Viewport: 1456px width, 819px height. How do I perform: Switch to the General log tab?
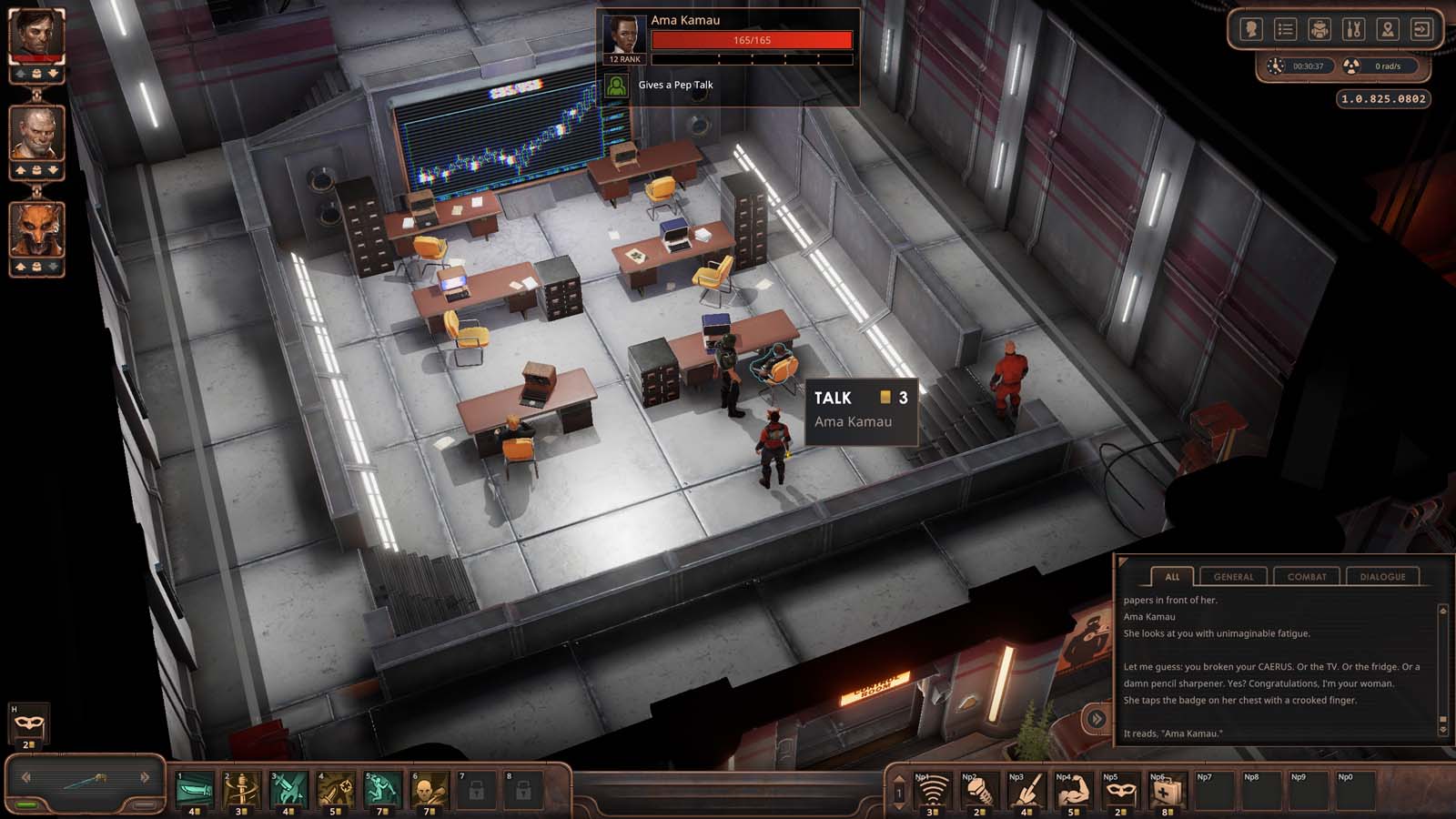tap(1233, 576)
